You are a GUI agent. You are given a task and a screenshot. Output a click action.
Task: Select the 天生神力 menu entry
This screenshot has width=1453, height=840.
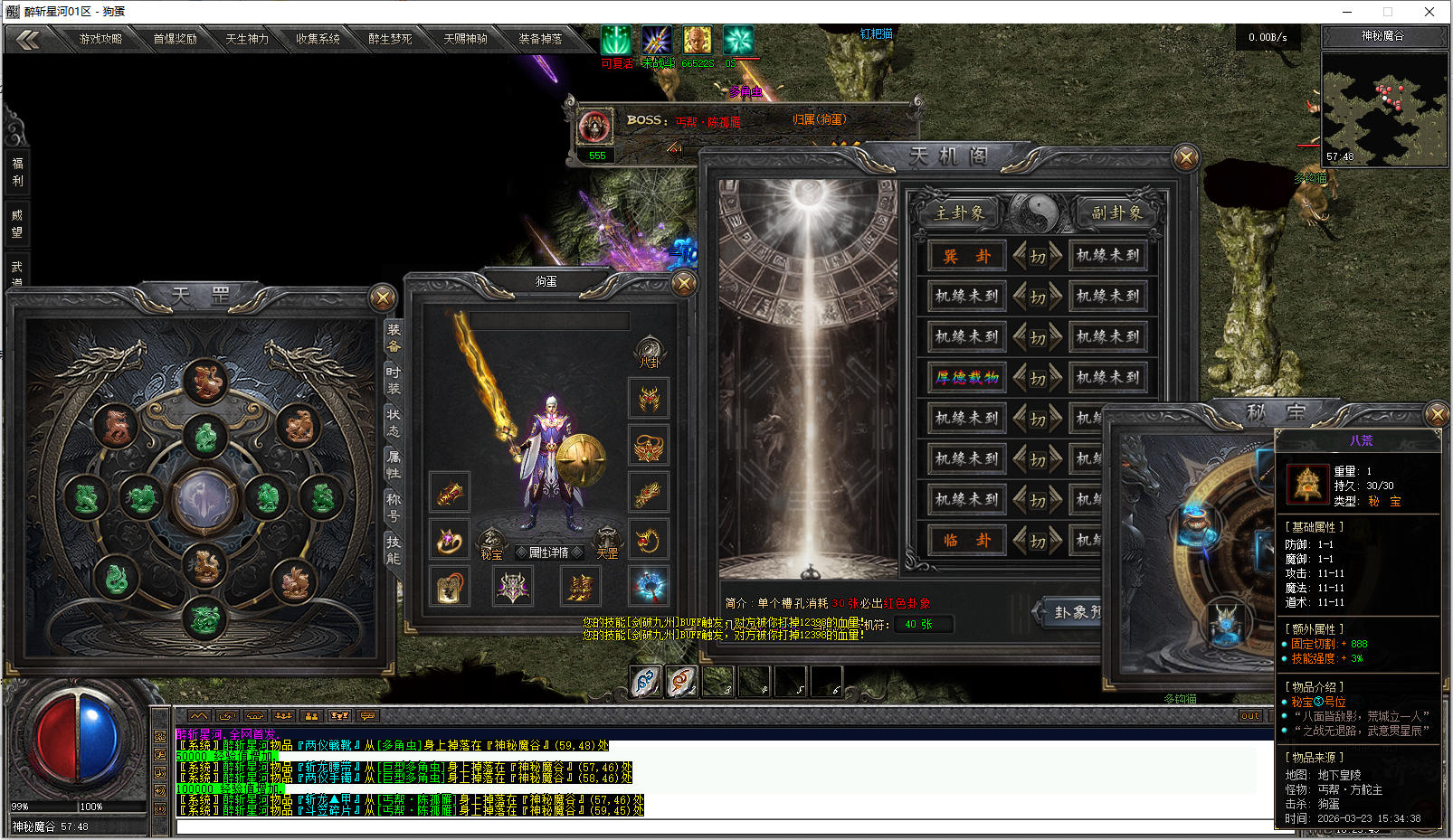coord(247,39)
